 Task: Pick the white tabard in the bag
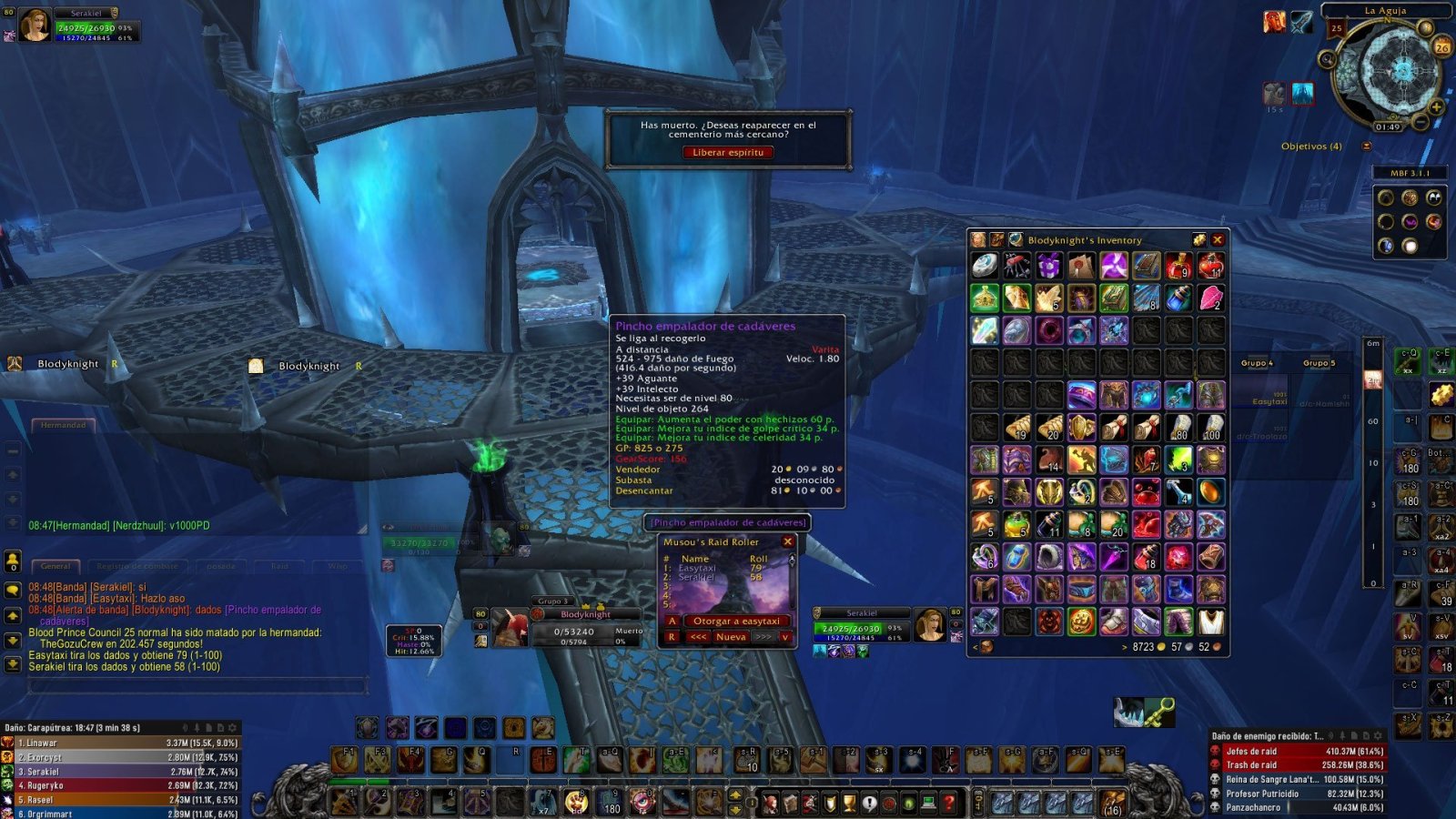[x=1210, y=622]
